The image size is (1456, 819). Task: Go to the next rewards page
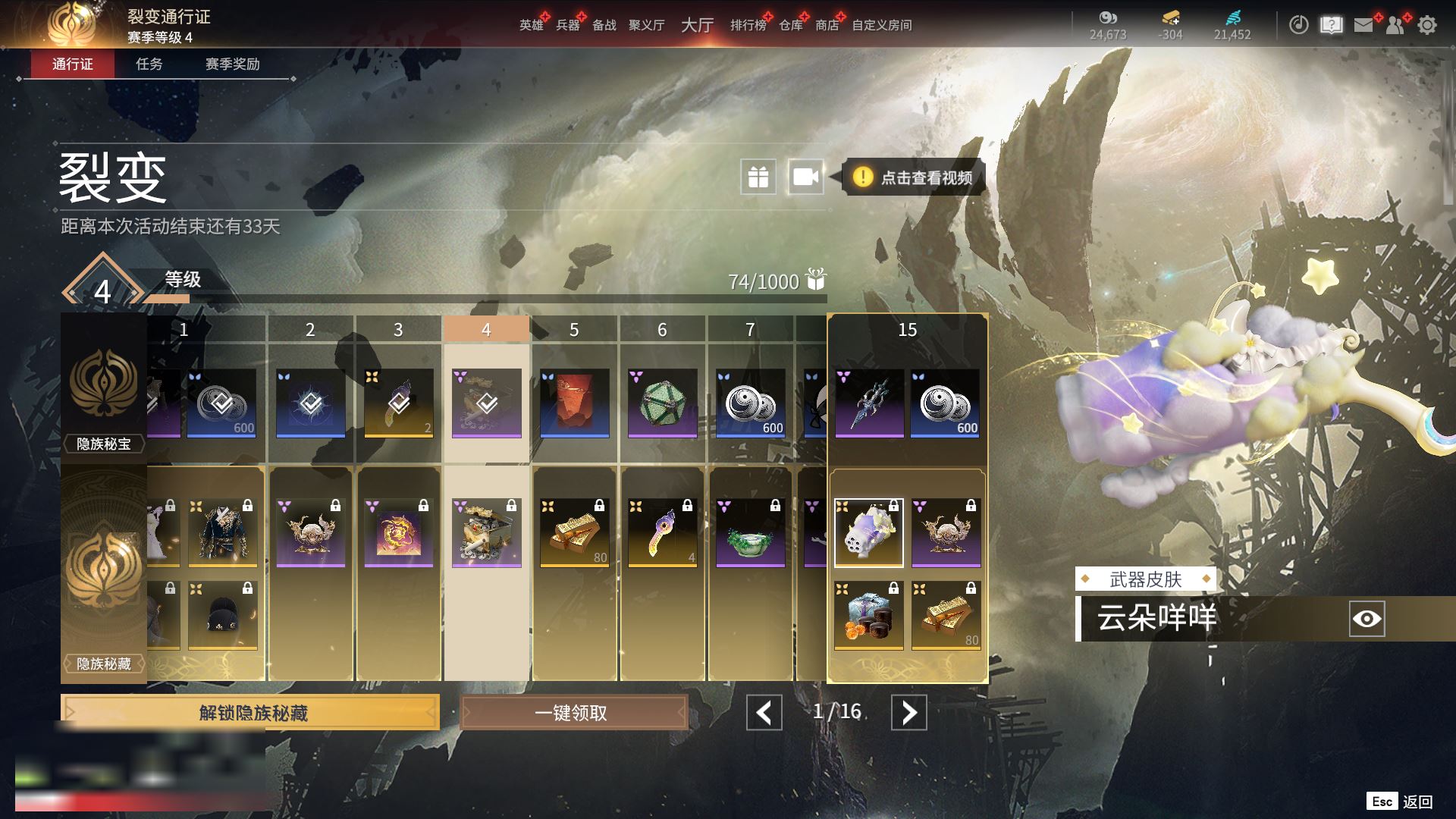(908, 713)
